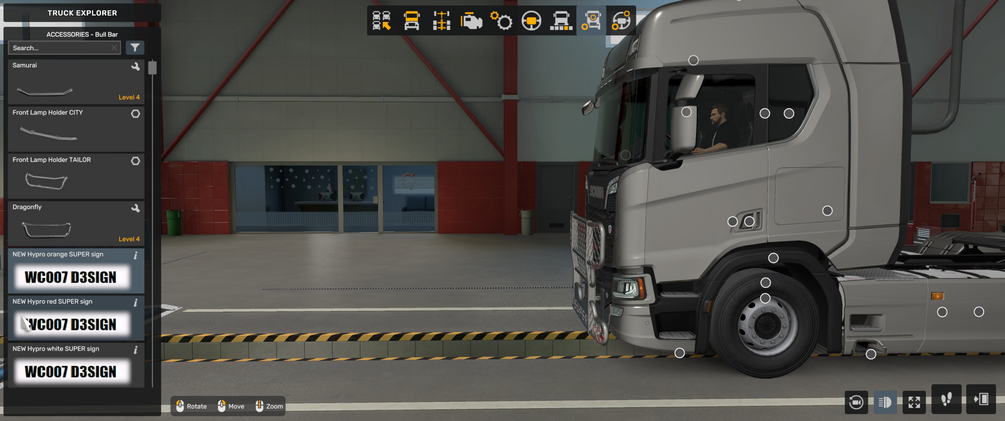Choose NEW Hypro orange SUPER sign
The height and width of the screenshot is (421, 1005).
[75, 270]
